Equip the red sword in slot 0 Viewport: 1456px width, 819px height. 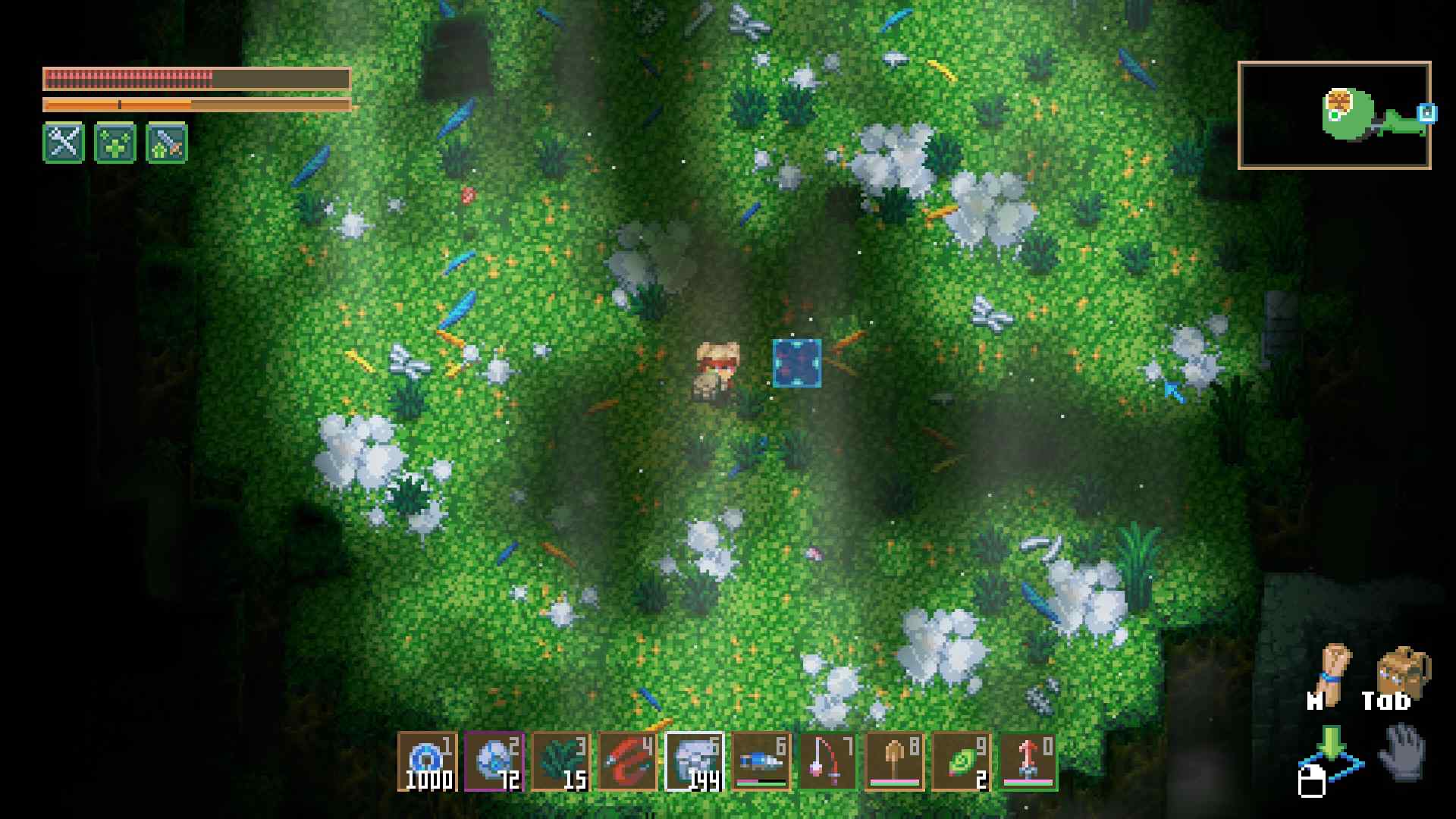[x=1028, y=761]
